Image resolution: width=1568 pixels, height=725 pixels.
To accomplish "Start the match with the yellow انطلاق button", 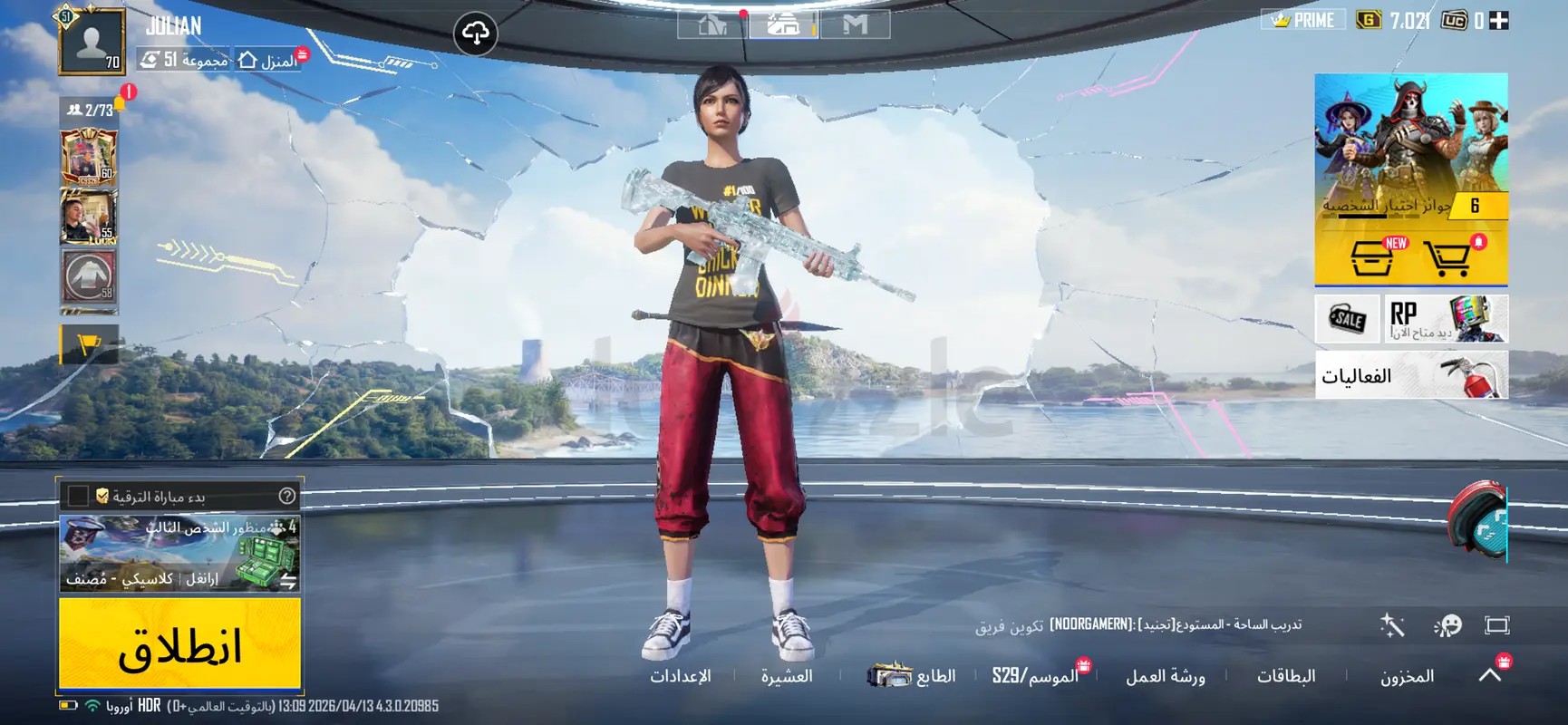I will pyautogui.click(x=179, y=644).
